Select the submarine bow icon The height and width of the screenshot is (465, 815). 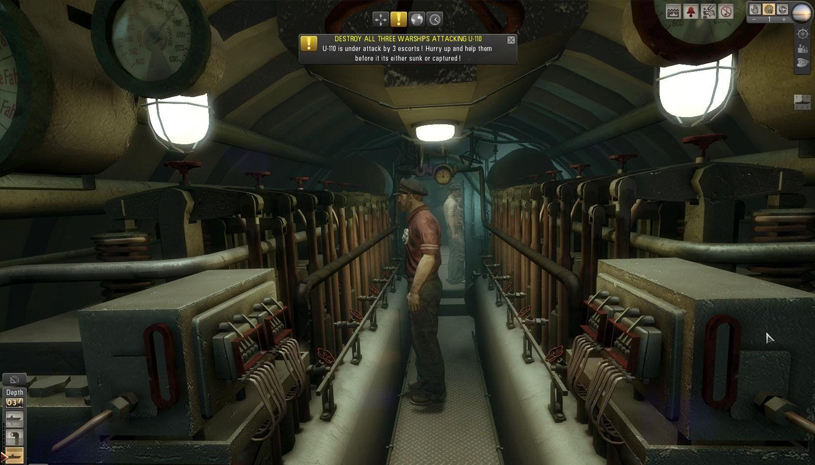(802, 63)
